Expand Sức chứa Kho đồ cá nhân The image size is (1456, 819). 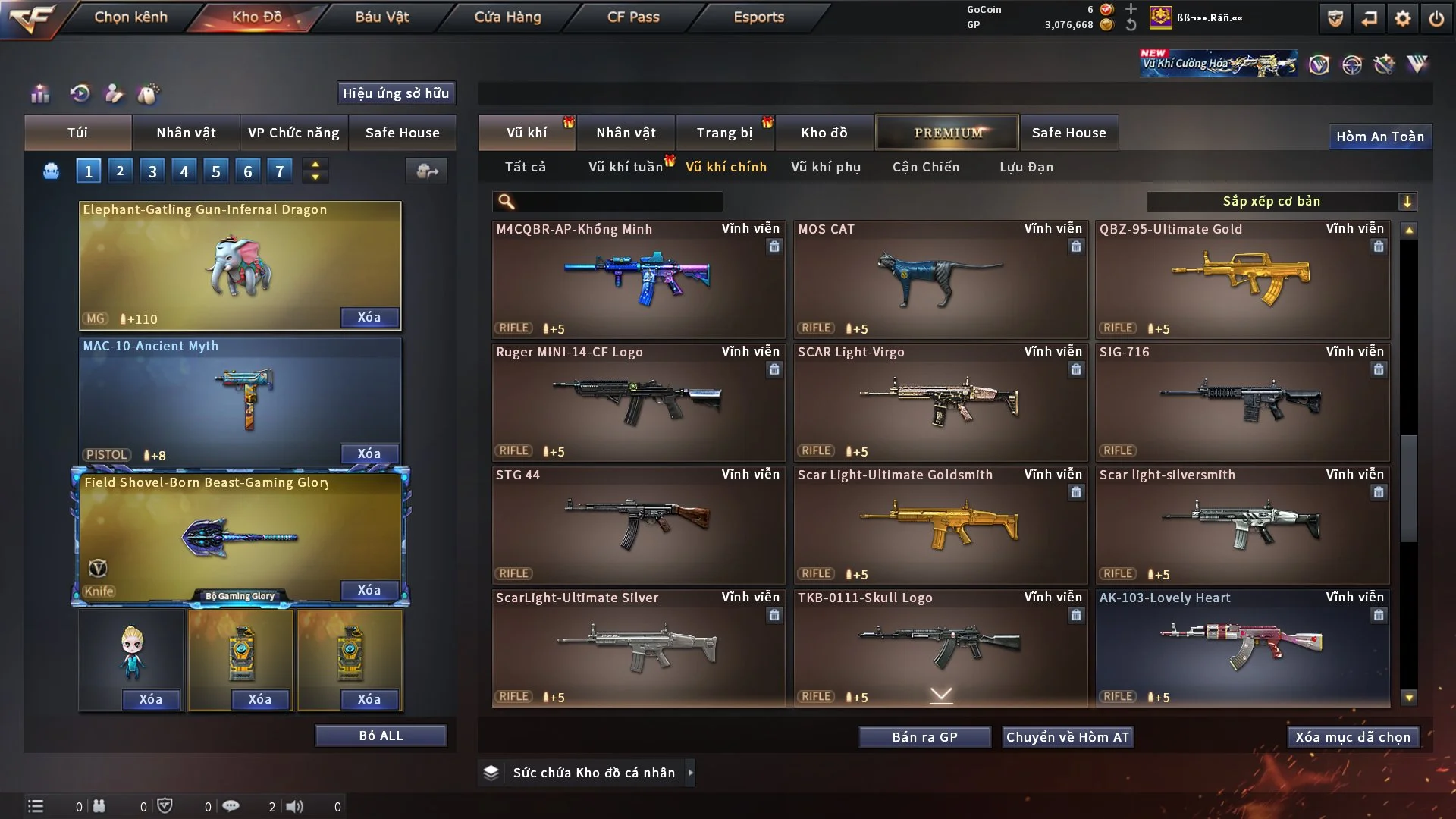(690, 773)
